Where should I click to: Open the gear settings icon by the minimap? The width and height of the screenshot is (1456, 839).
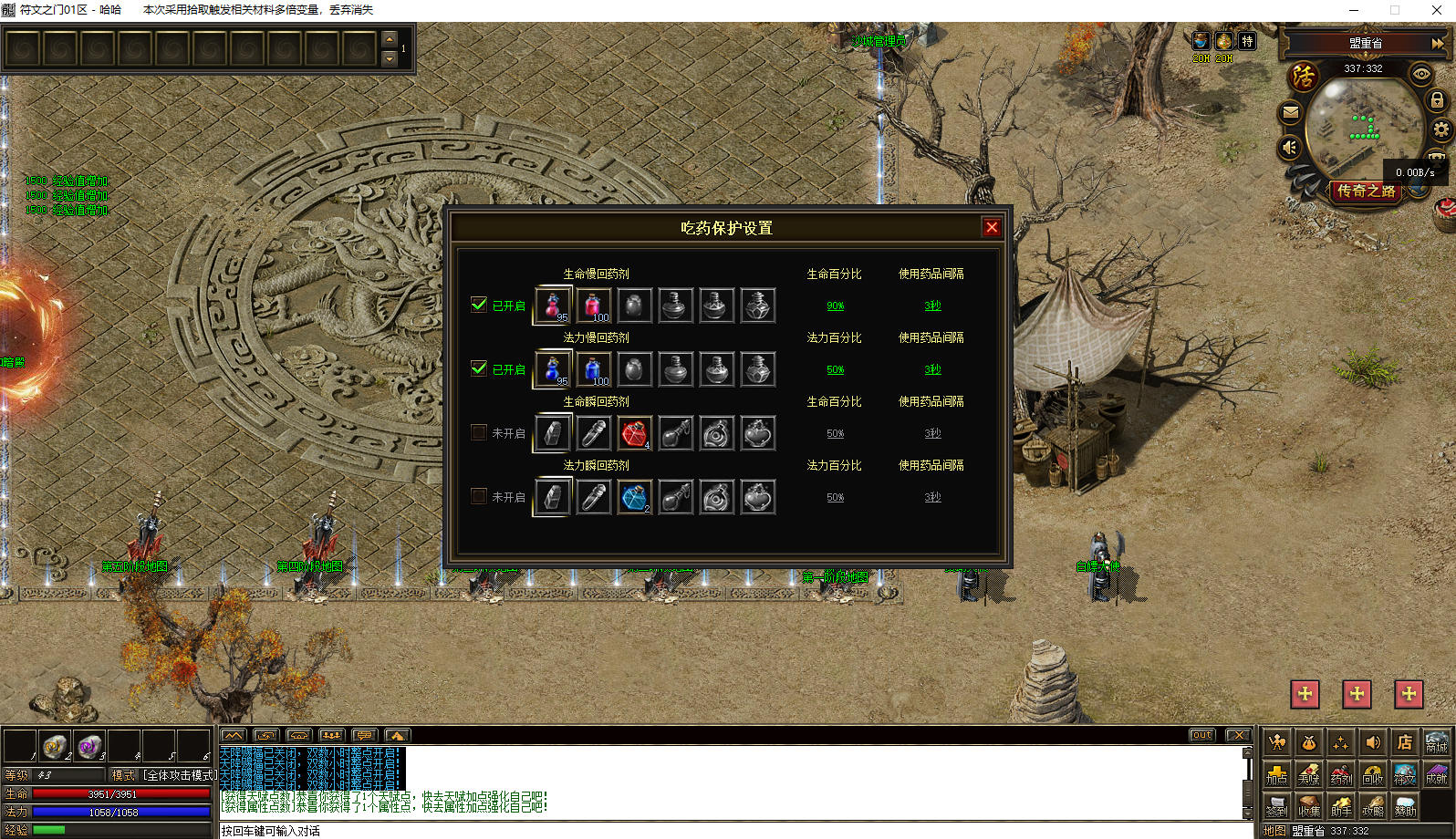point(1441,129)
